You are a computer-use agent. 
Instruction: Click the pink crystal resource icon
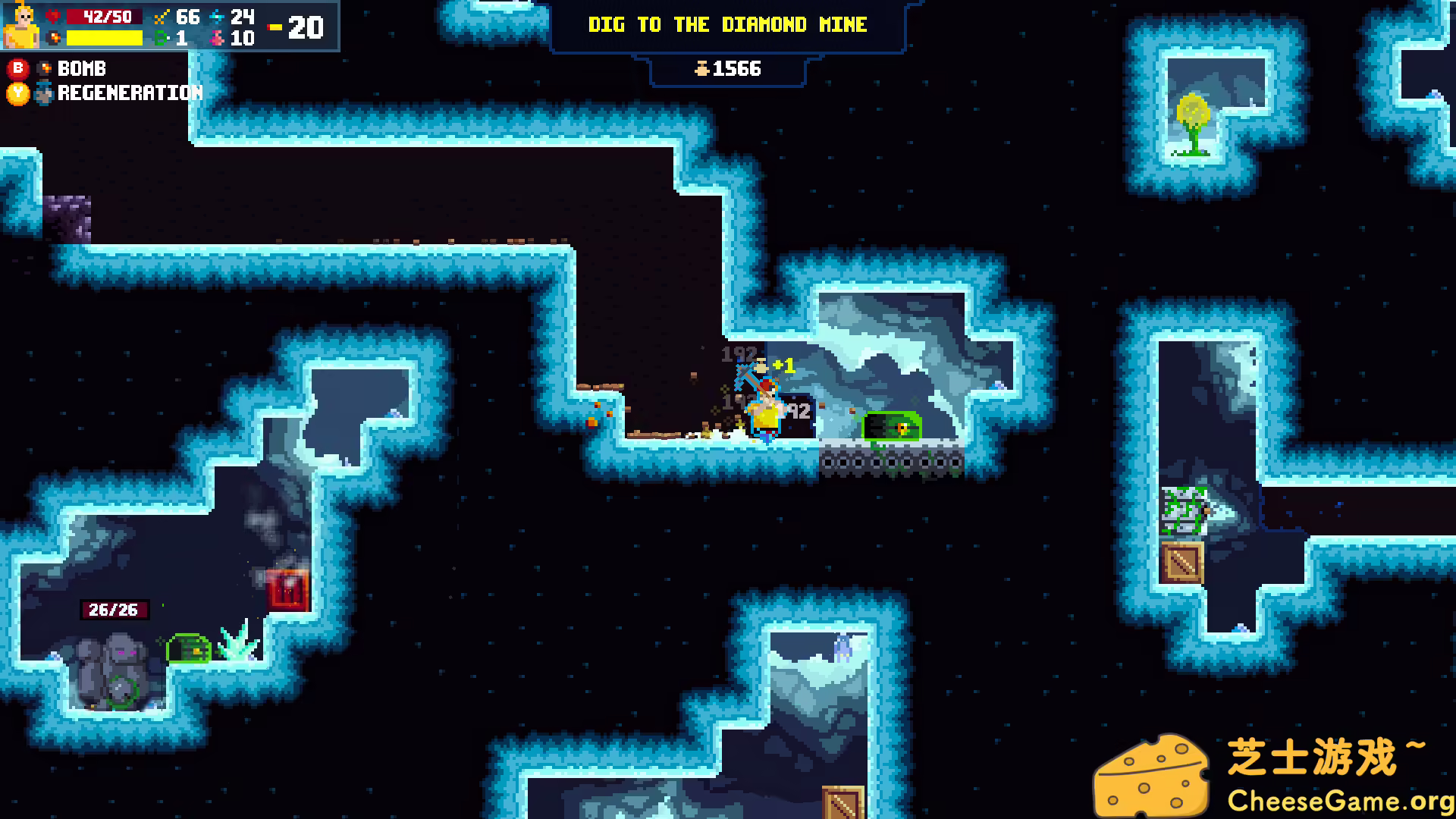pos(218,38)
